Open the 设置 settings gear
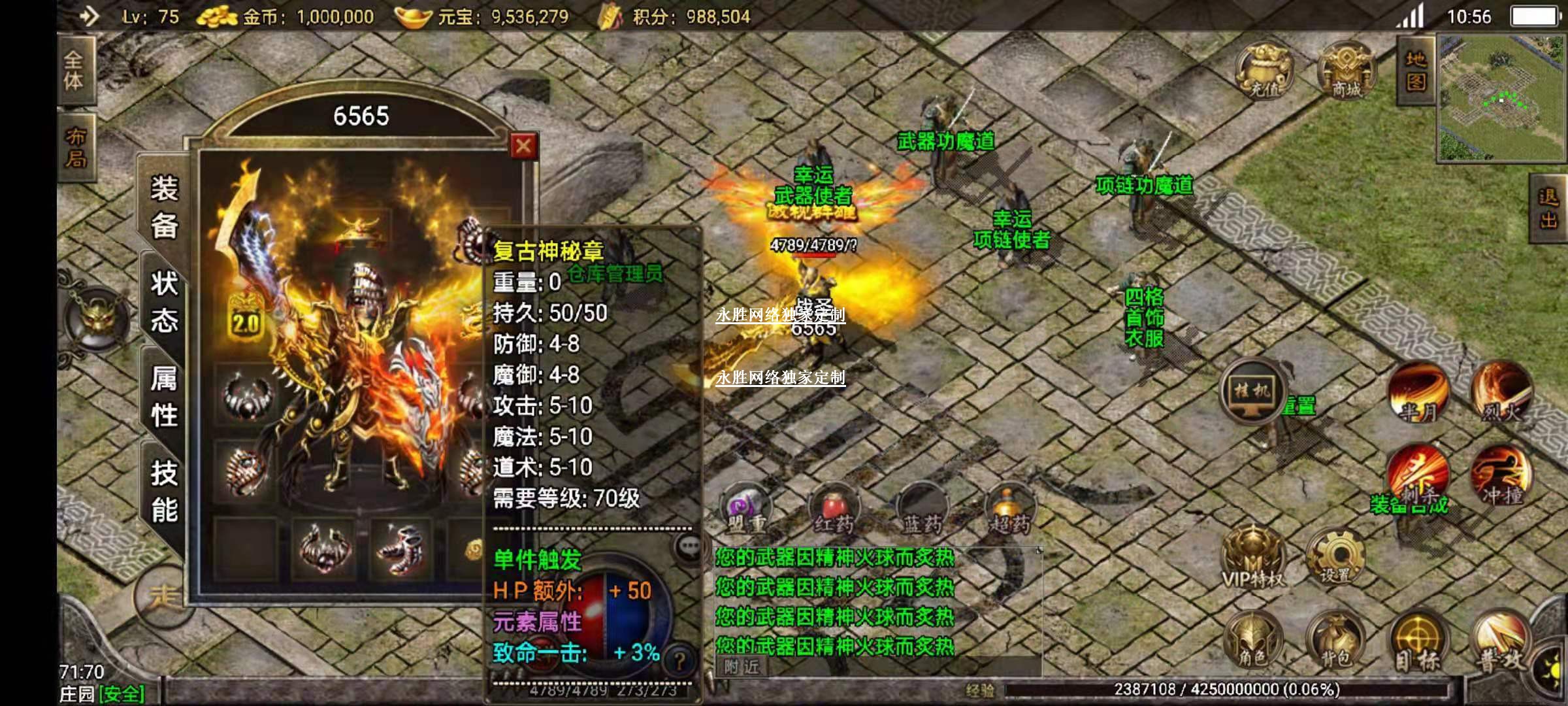 pos(1335,559)
